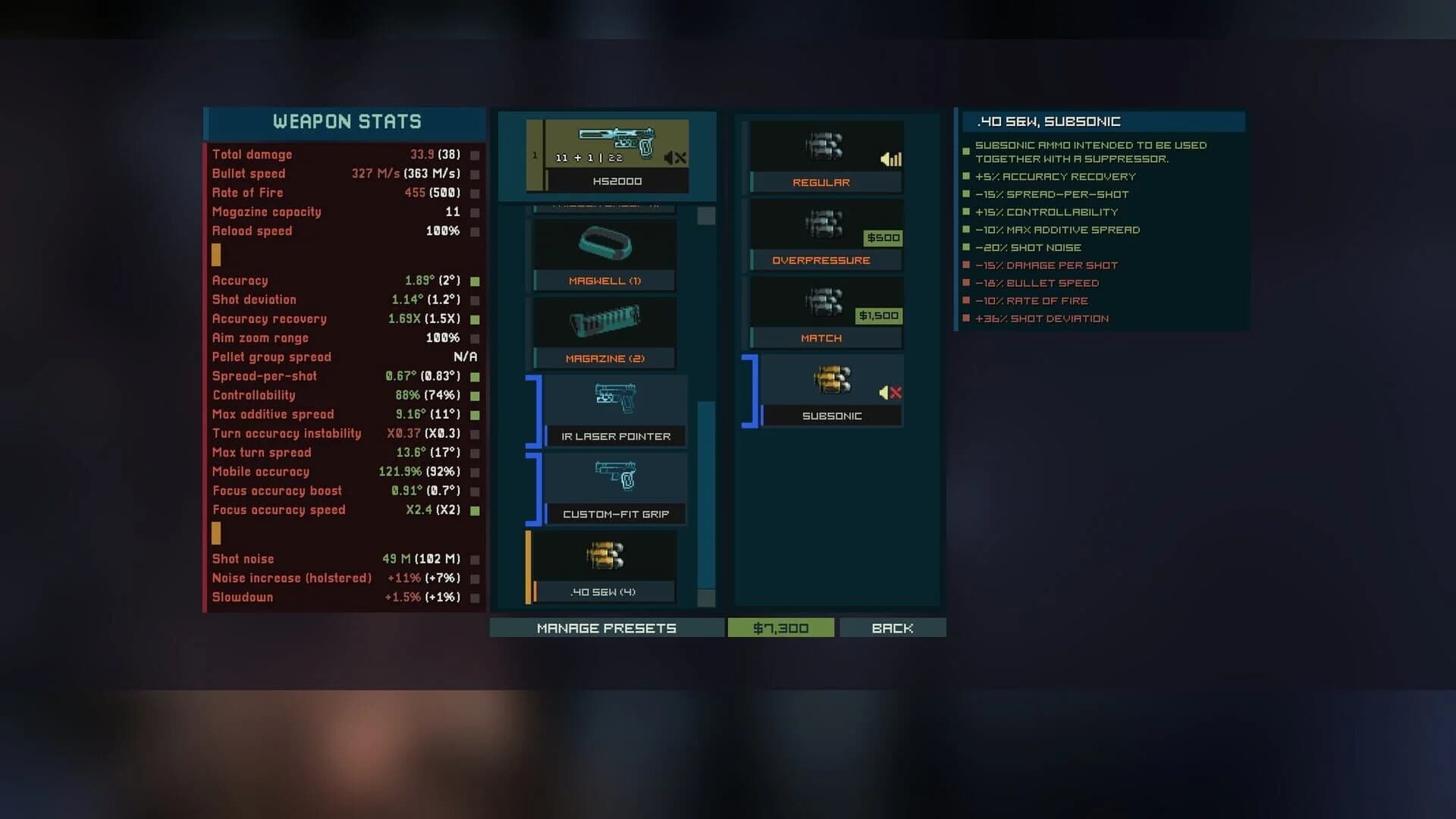The width and height of the screenshot is (1456, 819).
Task: Click the Back button
Action: point(893,628)
